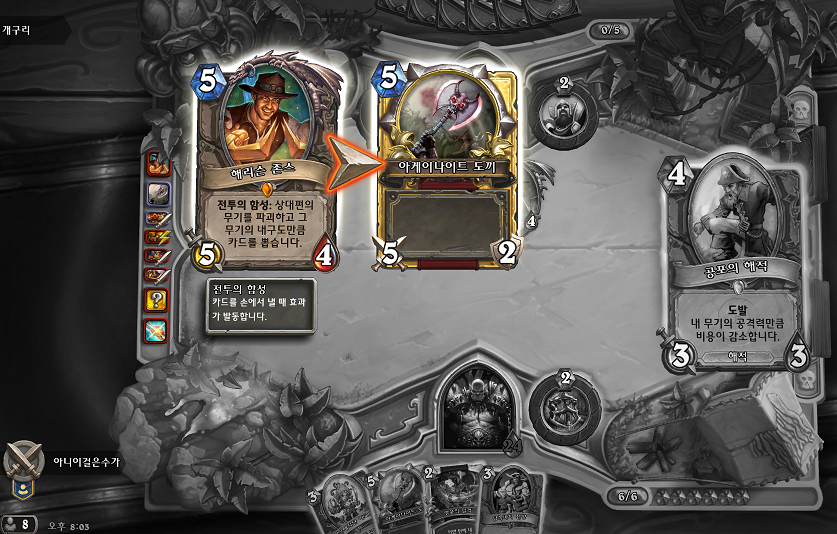Open the lightning bolt history tile
The image size is (837, 534).
click(157, 237)
